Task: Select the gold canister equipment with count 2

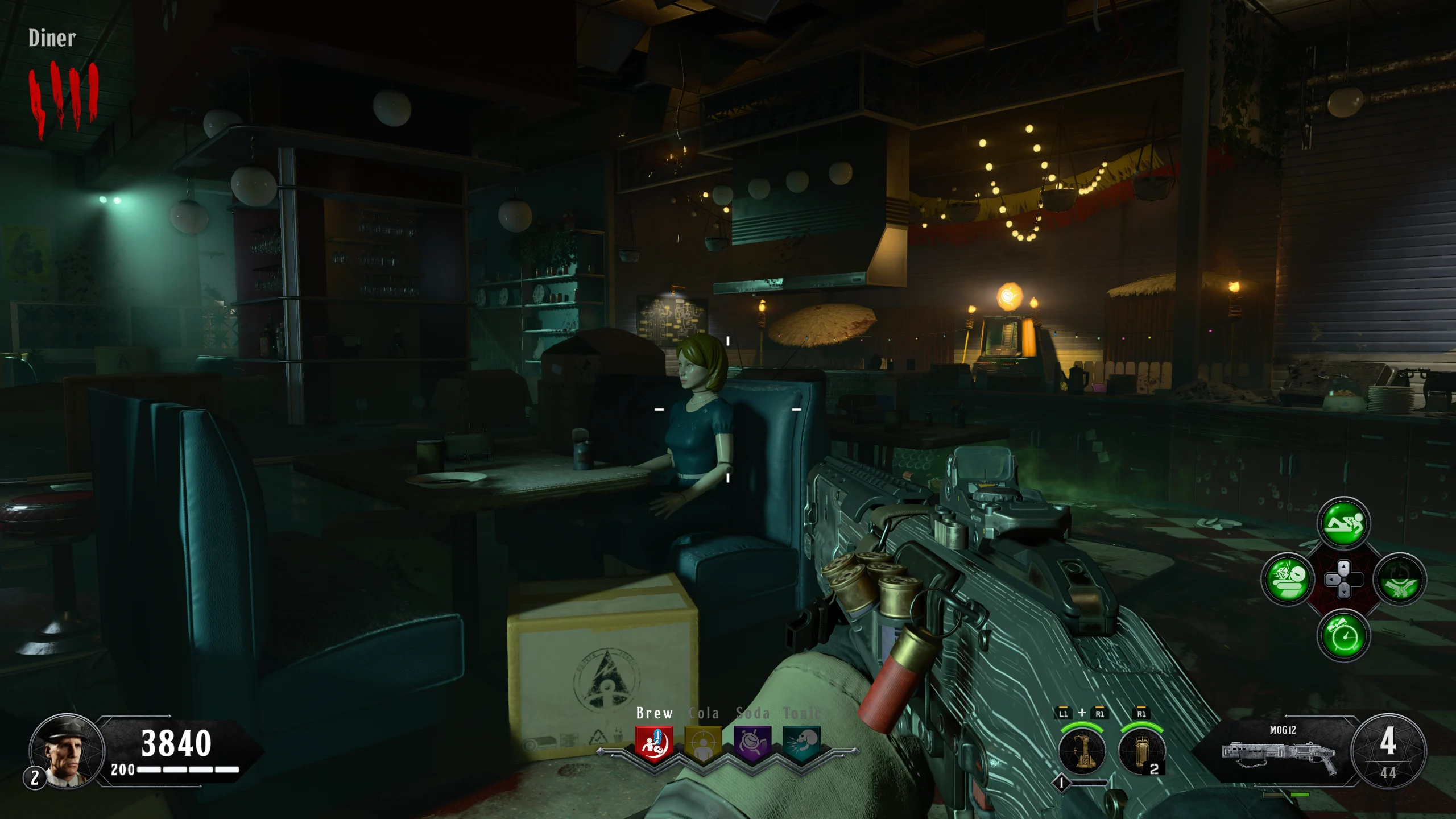Action: [x=1141, y=751]
